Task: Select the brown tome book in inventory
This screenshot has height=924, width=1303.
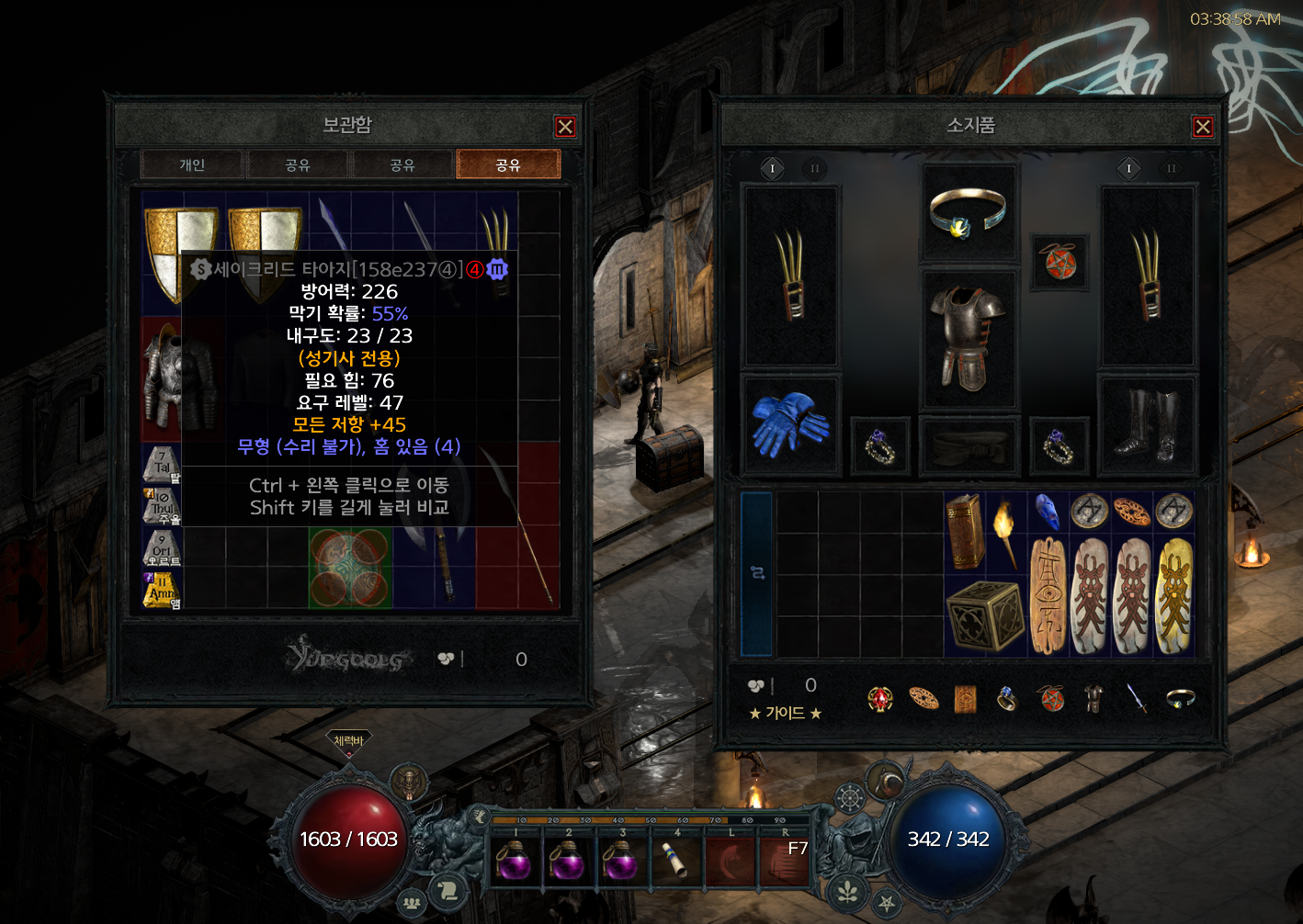Action: (x=965, y=531)
